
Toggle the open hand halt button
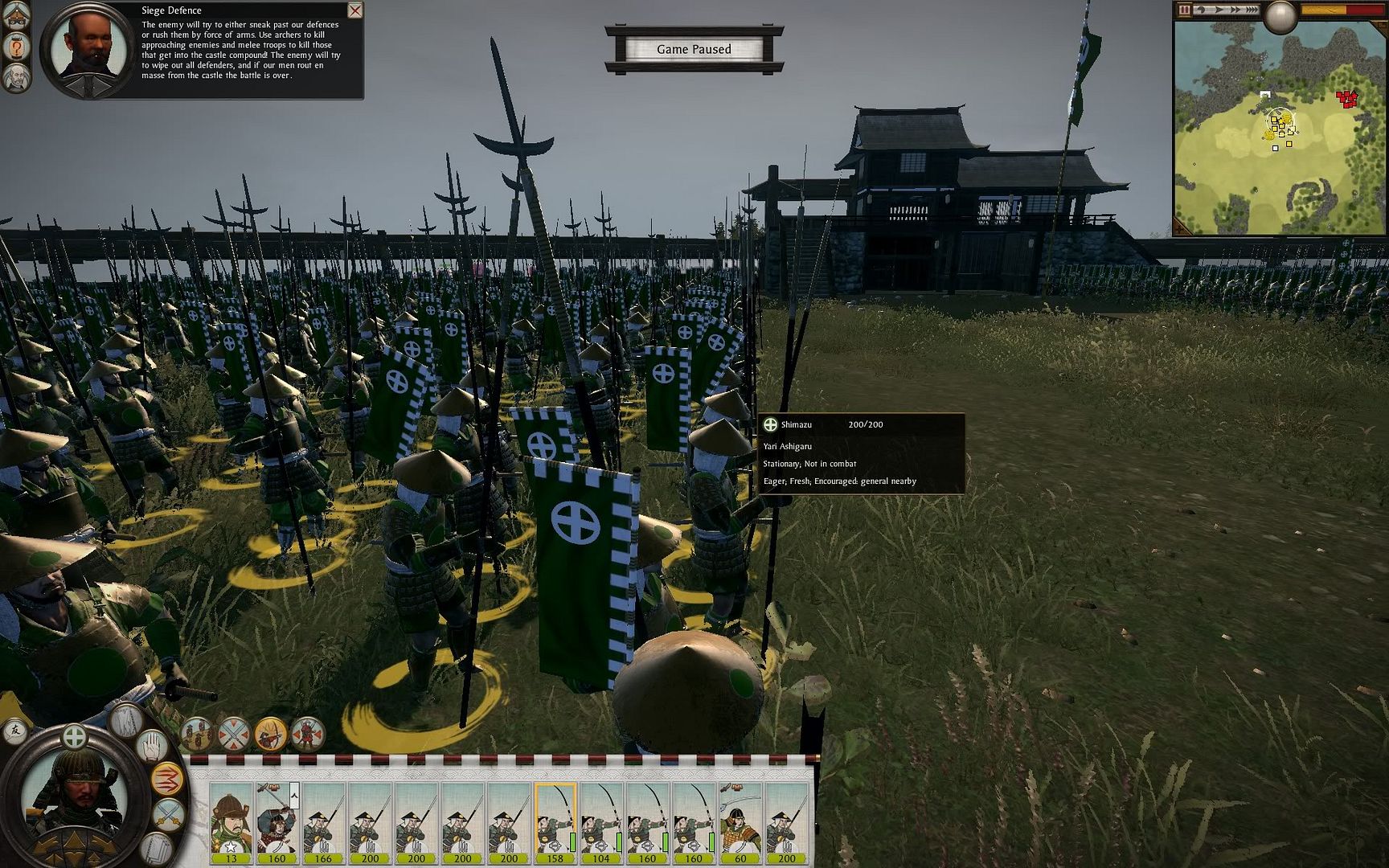pos(152,747)
